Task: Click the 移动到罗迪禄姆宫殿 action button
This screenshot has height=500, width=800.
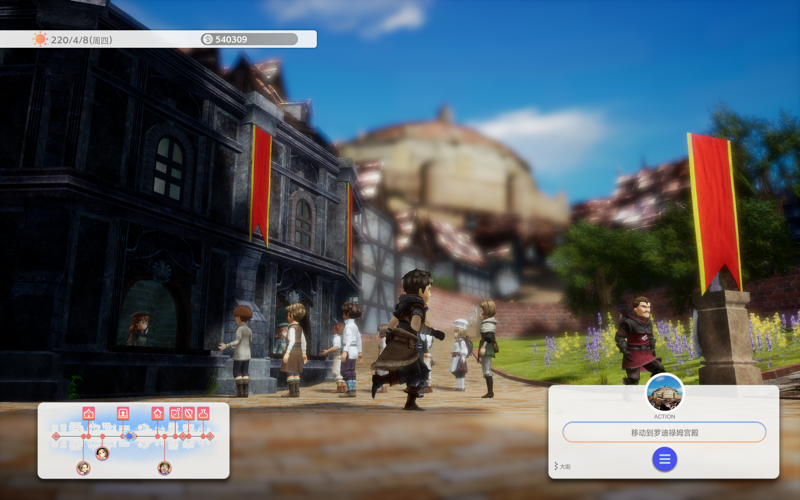Action: point(664,432)
